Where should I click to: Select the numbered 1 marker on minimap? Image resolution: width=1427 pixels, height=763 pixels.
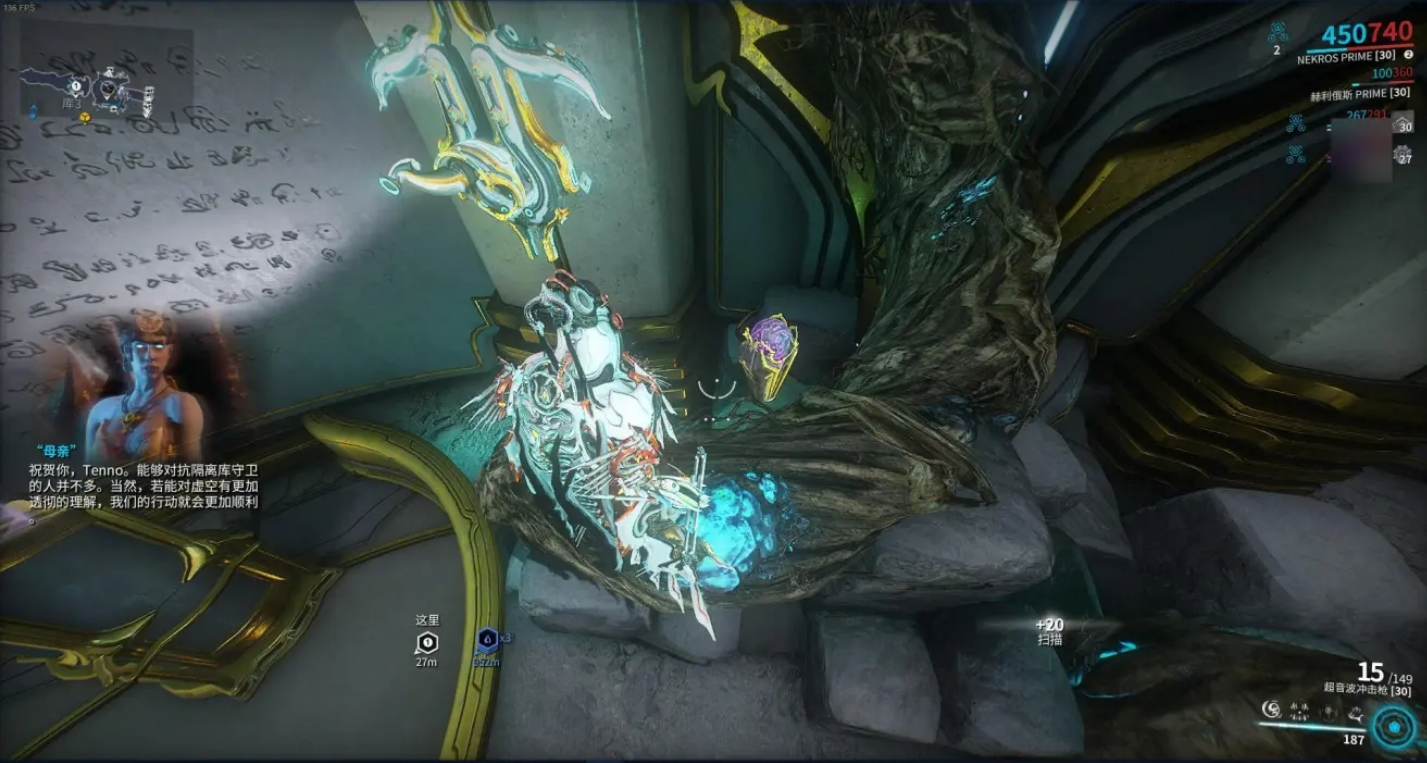click(x=75, y=87)
